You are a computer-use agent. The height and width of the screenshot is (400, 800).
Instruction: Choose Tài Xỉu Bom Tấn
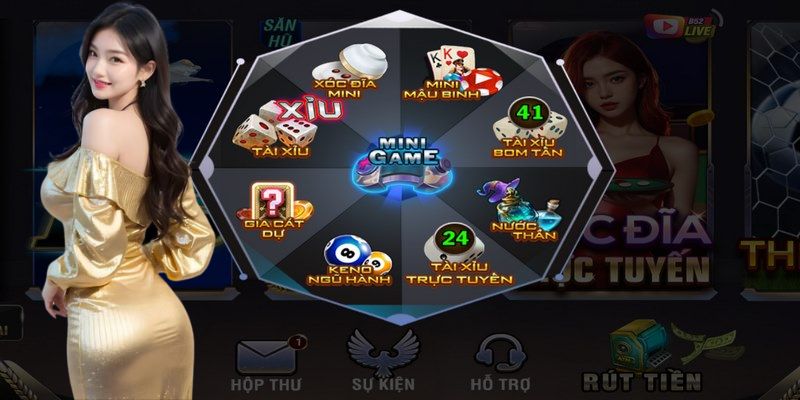coord(526,130)
